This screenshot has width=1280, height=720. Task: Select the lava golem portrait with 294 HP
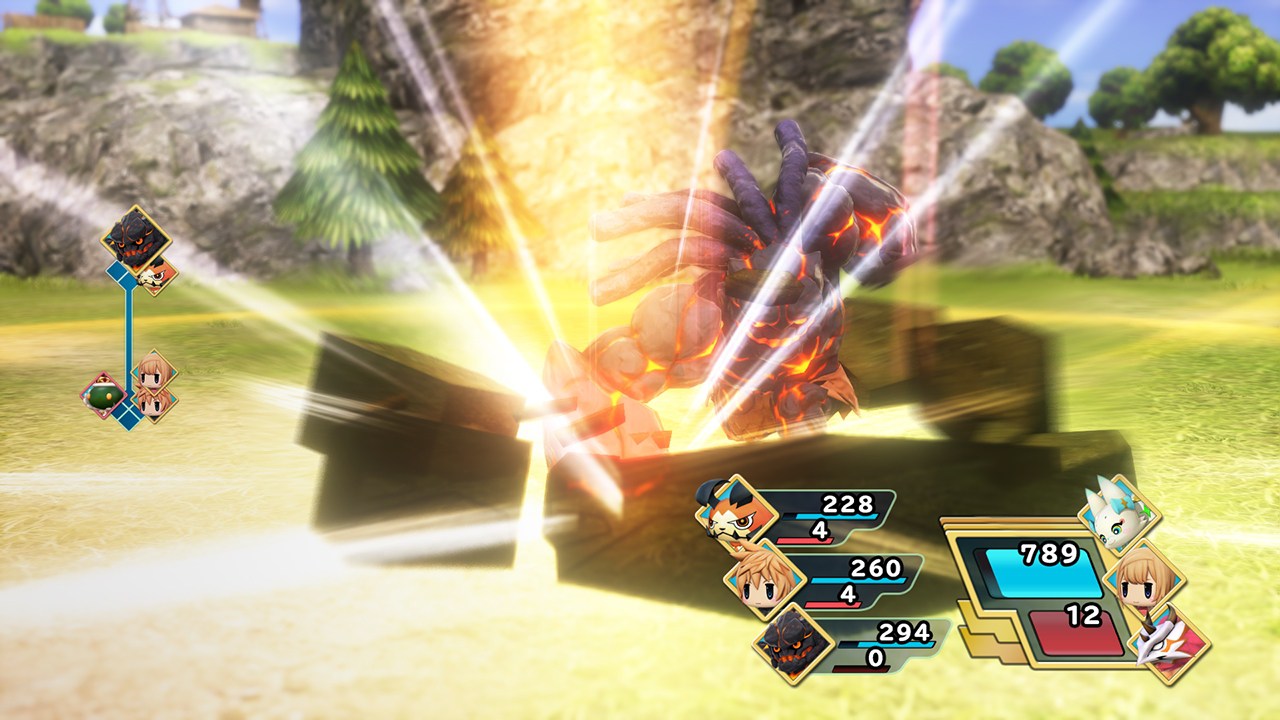pyautogui.click(x=794, y=643)
